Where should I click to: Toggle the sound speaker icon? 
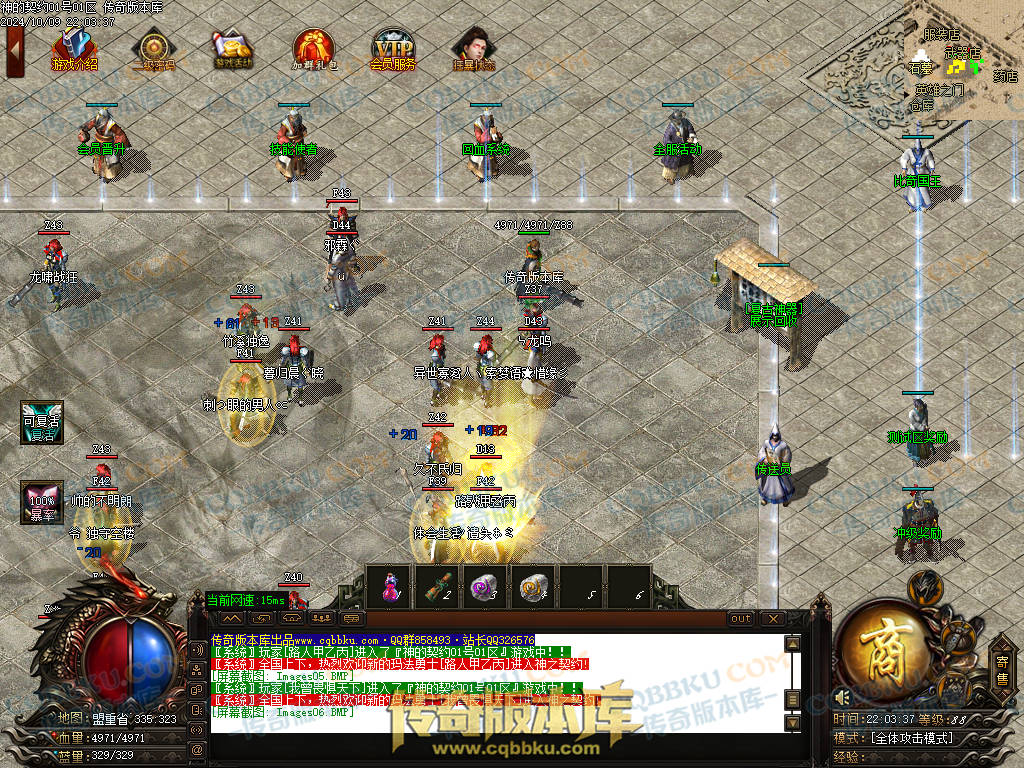842,697
